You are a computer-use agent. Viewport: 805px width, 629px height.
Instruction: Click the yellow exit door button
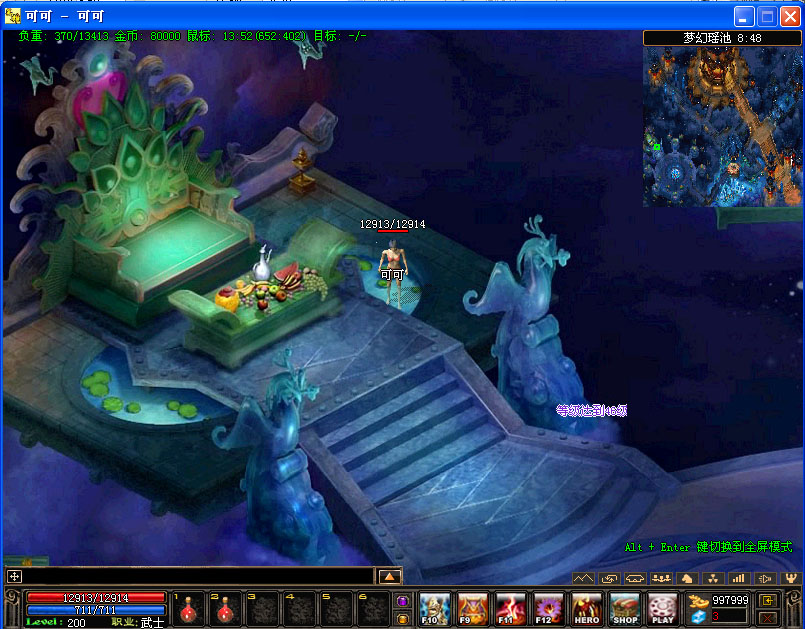[768, 600]
